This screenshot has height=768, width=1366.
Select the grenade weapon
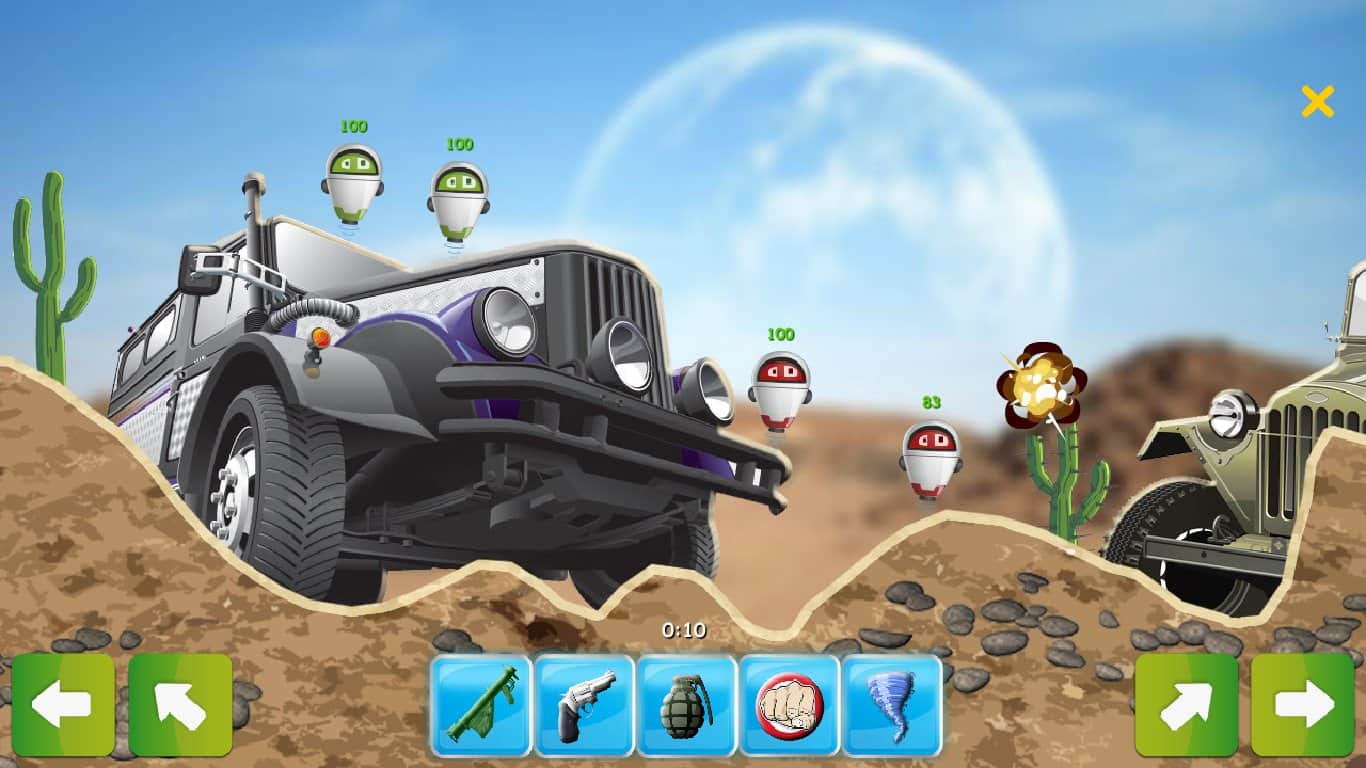(687, 706)
